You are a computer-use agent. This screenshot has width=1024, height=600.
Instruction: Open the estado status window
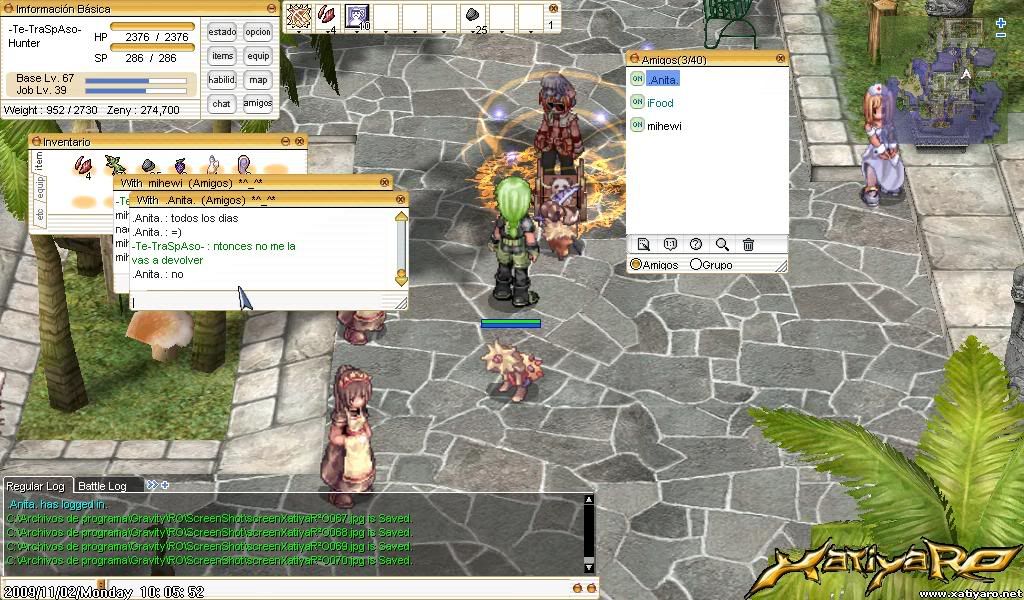point(222,32)
